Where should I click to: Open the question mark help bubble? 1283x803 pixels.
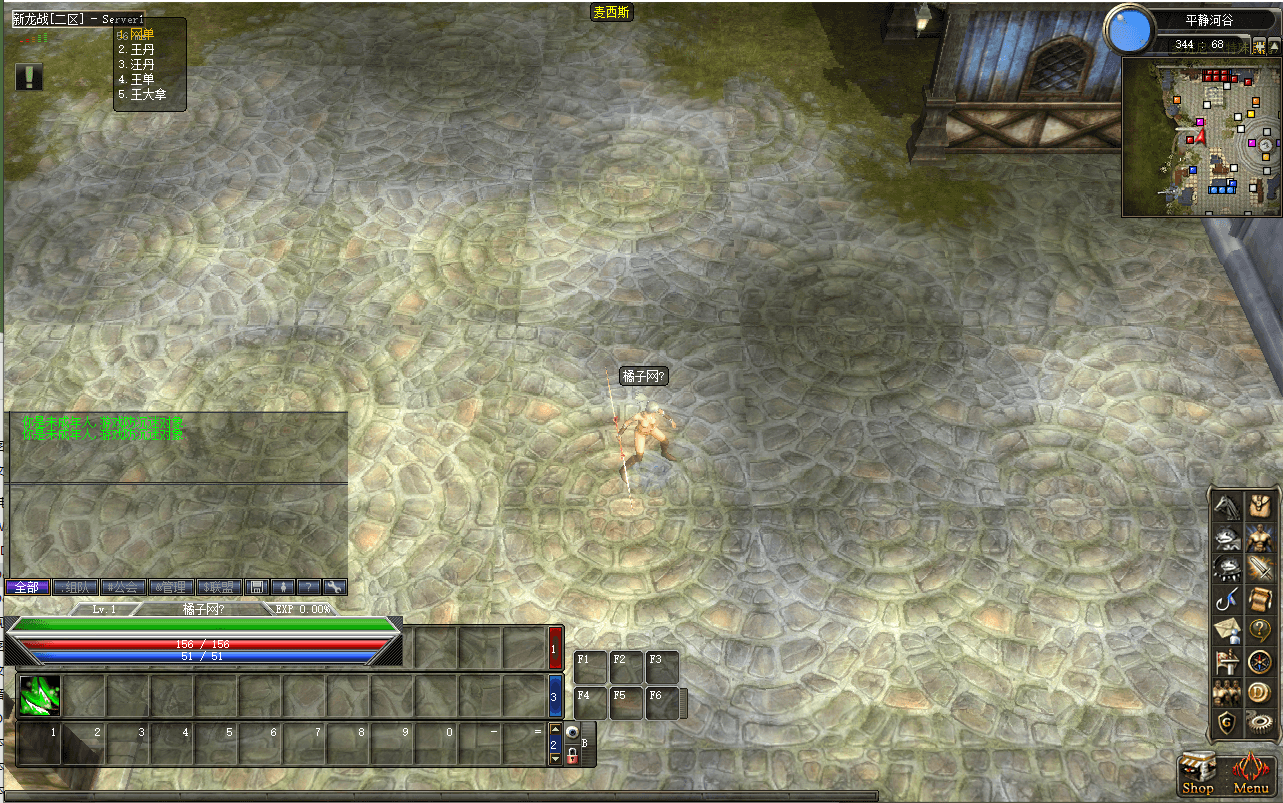tap(1260, 631)
